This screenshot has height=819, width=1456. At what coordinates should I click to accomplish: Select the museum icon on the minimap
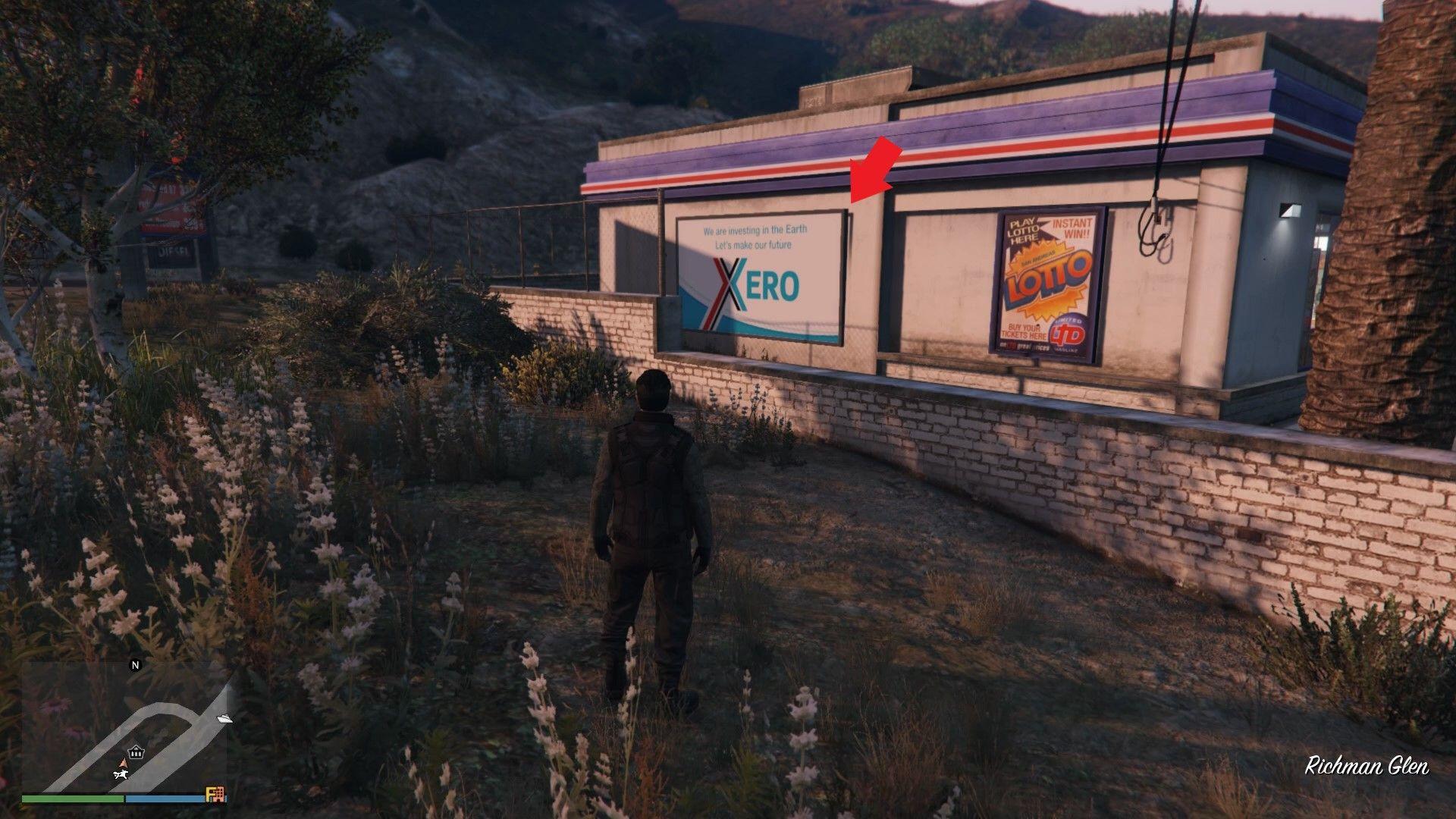click(x=136, y=752)
